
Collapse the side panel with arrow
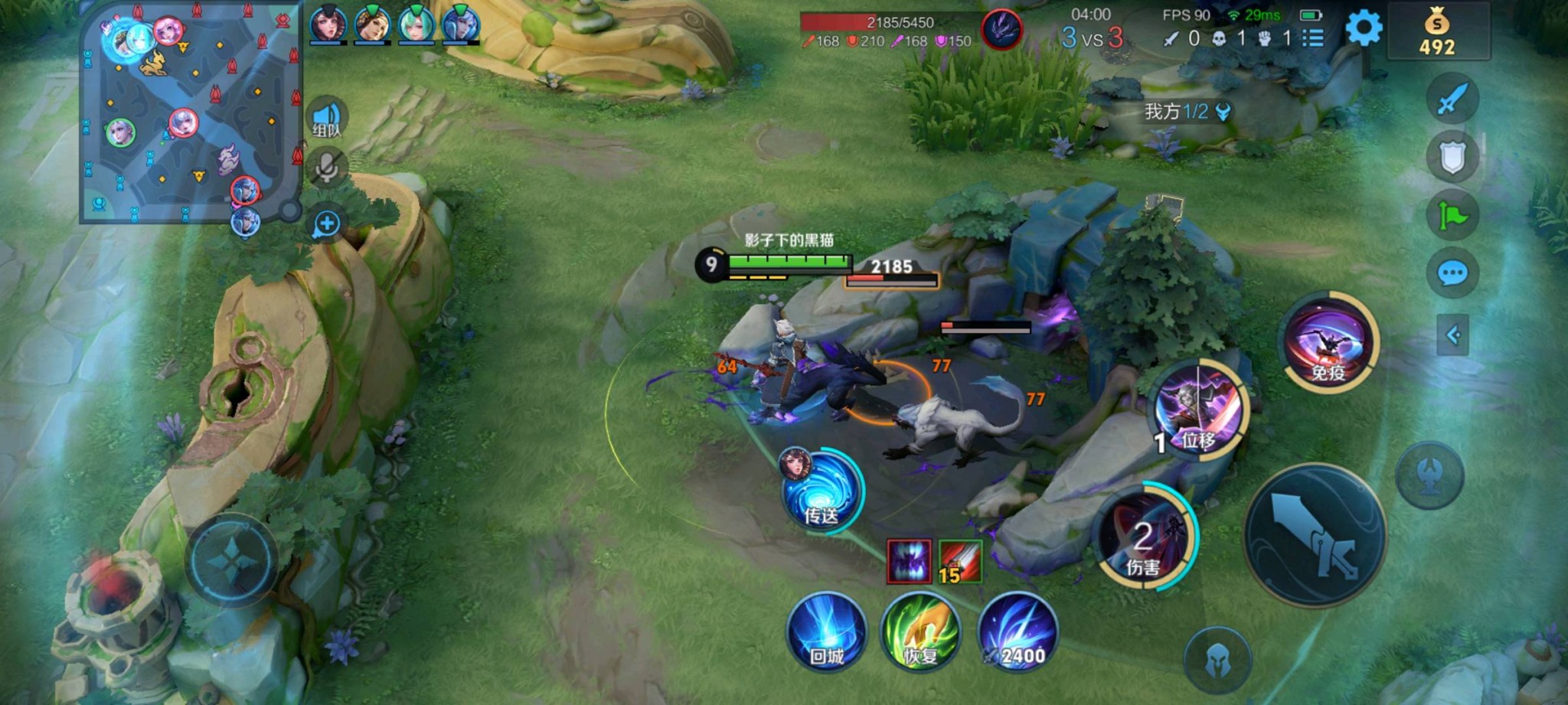tap(1453, 335)
